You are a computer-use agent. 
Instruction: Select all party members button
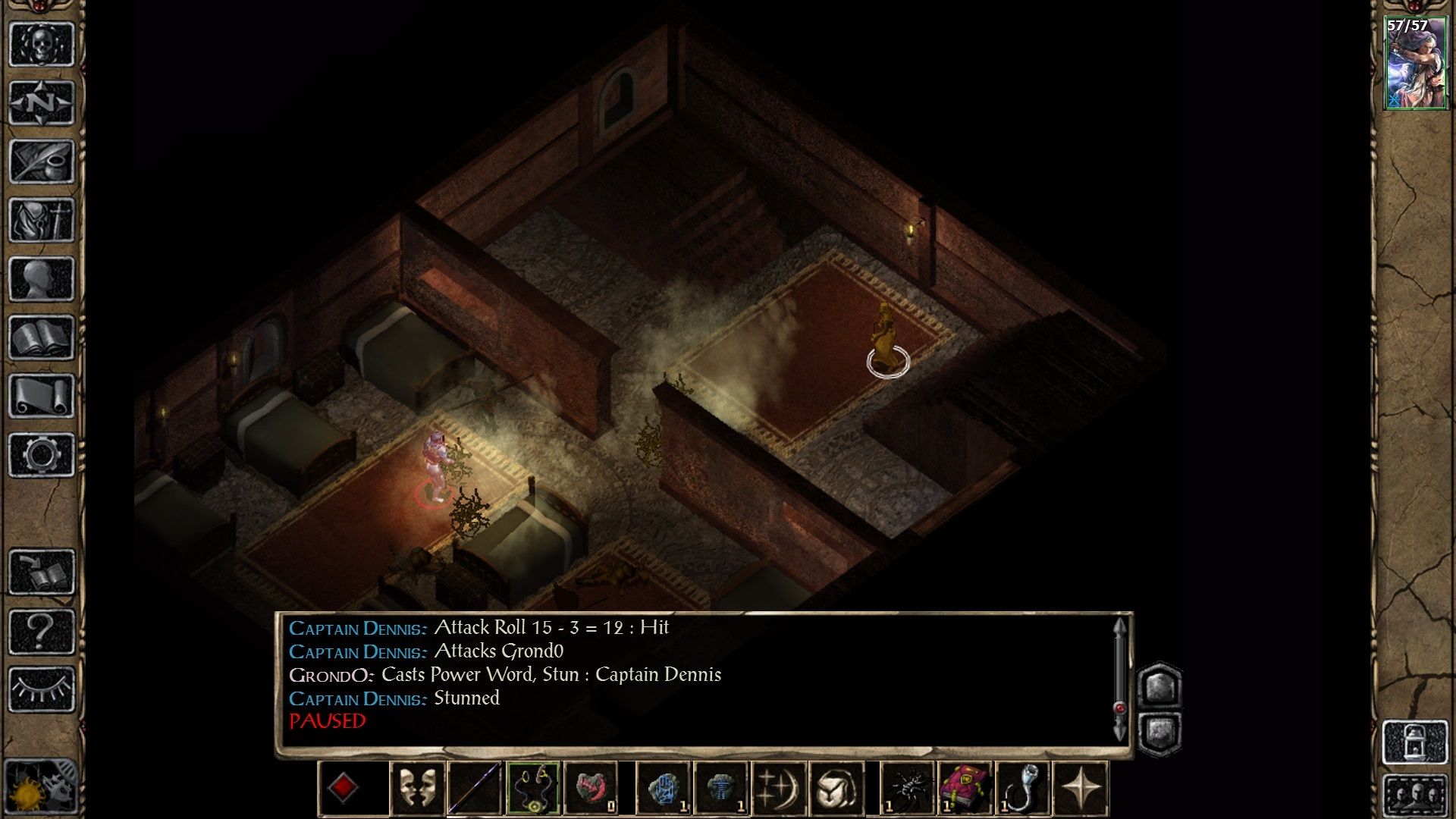point(1414,796)
